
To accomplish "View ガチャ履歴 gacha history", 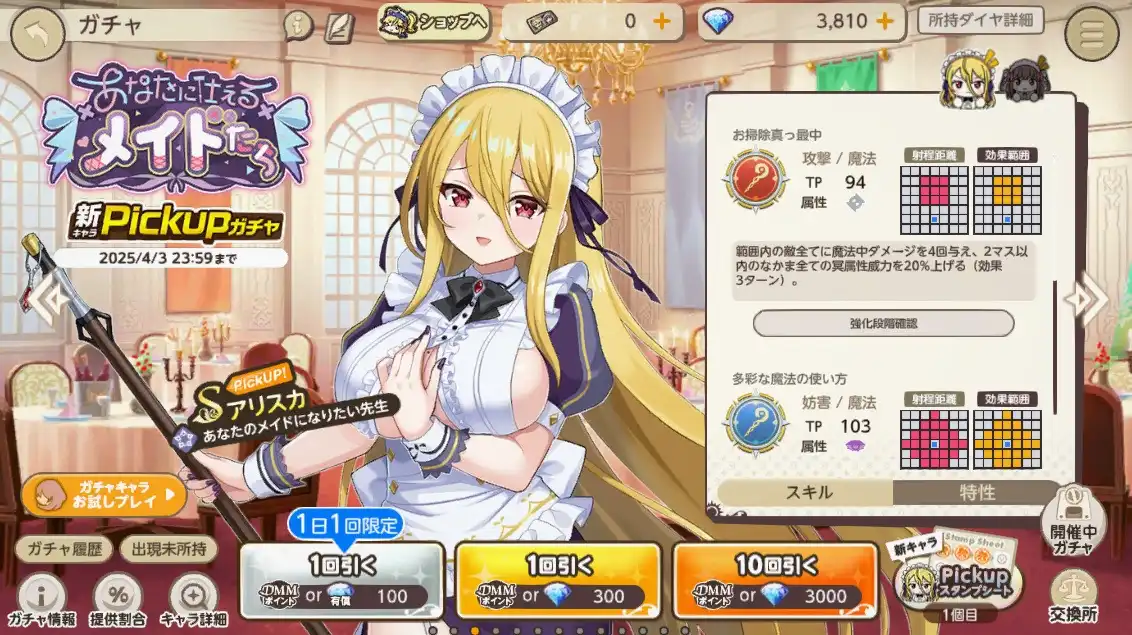I will coord(62,548).
